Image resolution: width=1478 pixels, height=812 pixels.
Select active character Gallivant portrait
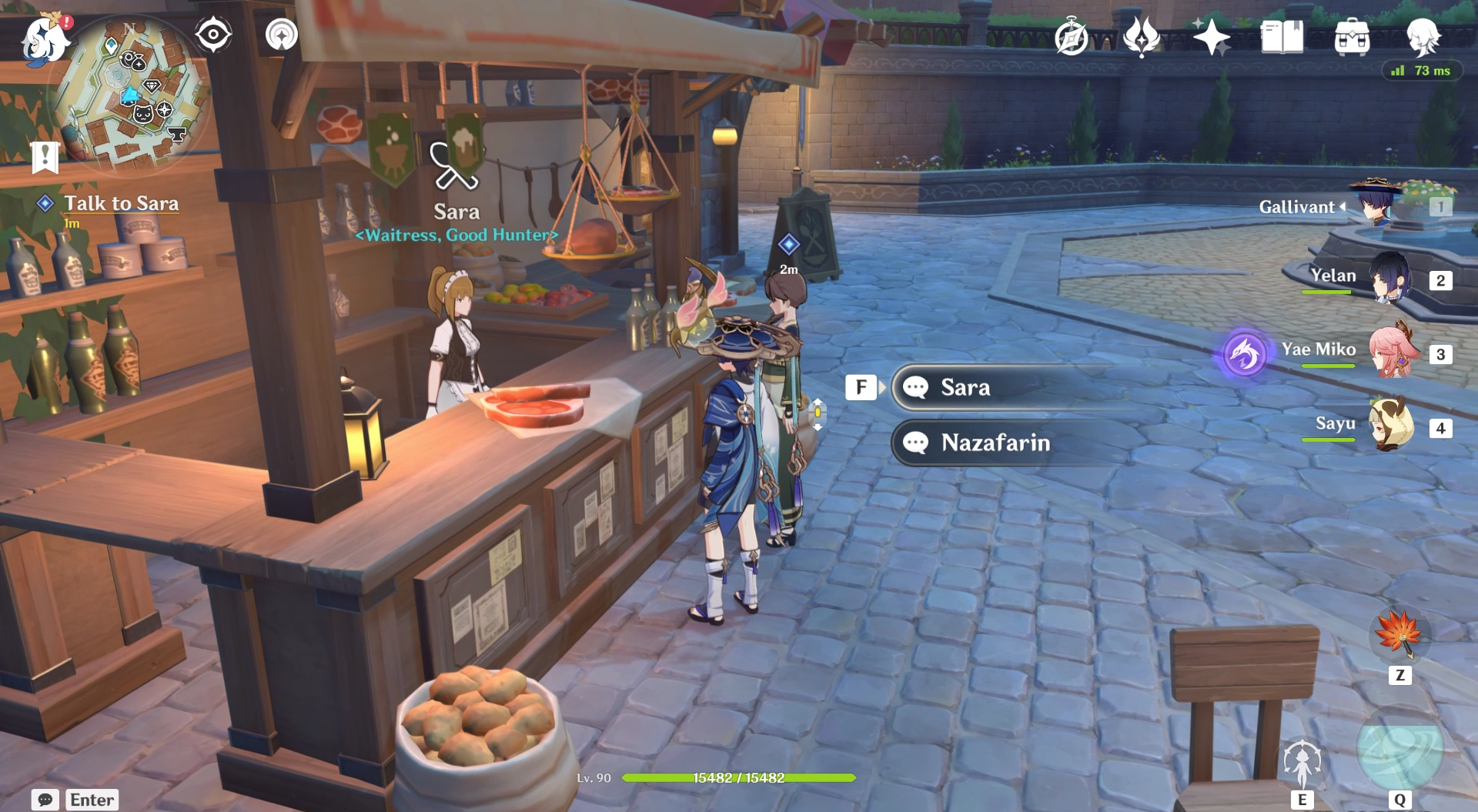click(x=1375, y=204)
